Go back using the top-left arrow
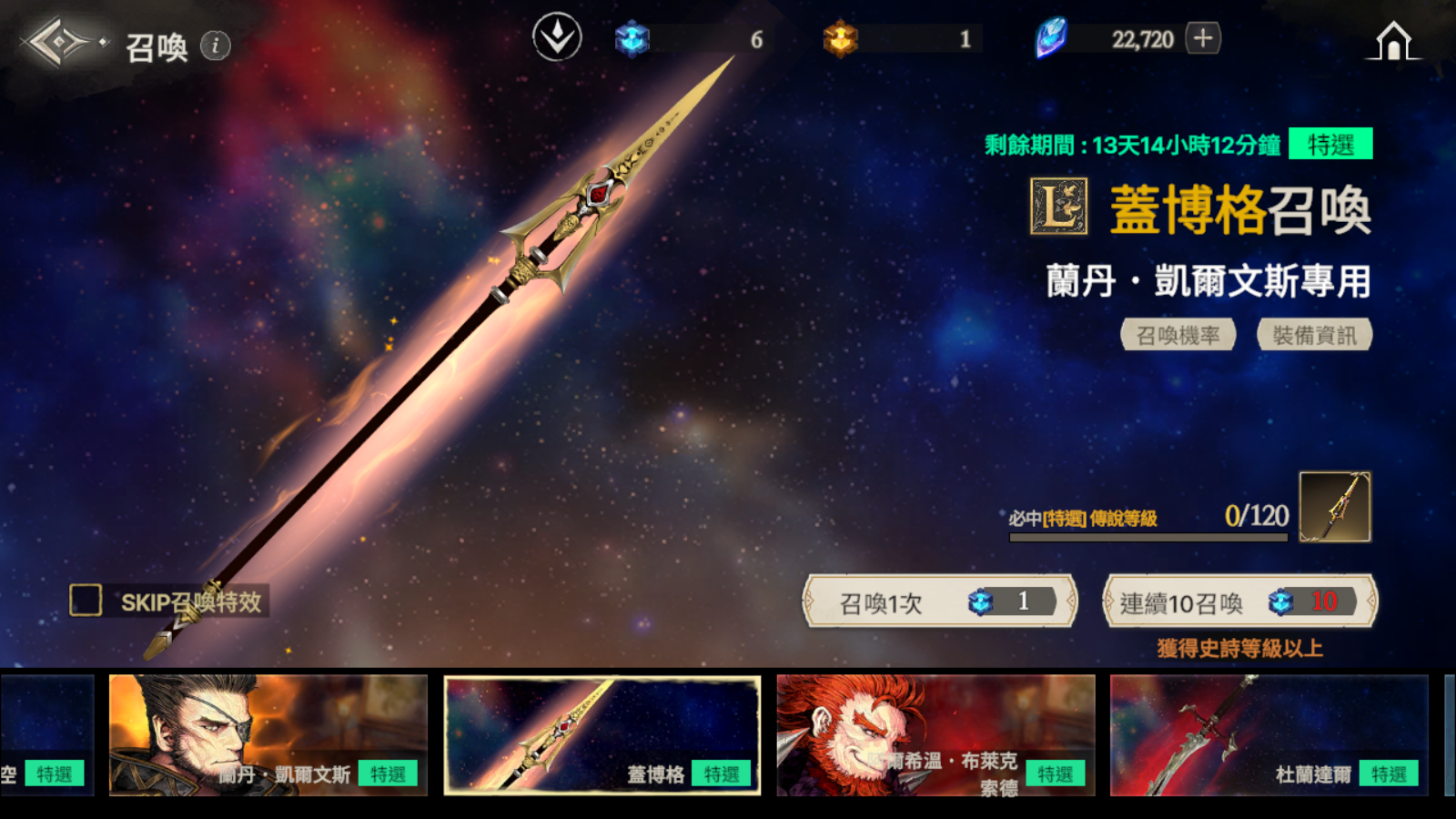This screenshot has height=819, width=1456. (x=56, y=42)
